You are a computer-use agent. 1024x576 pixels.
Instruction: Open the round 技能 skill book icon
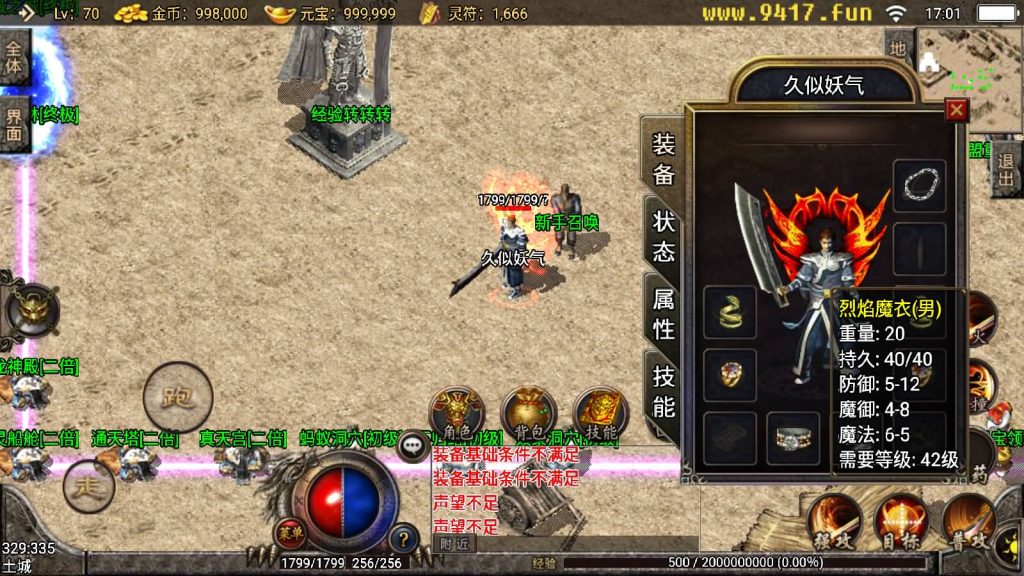tap(601, 414)
